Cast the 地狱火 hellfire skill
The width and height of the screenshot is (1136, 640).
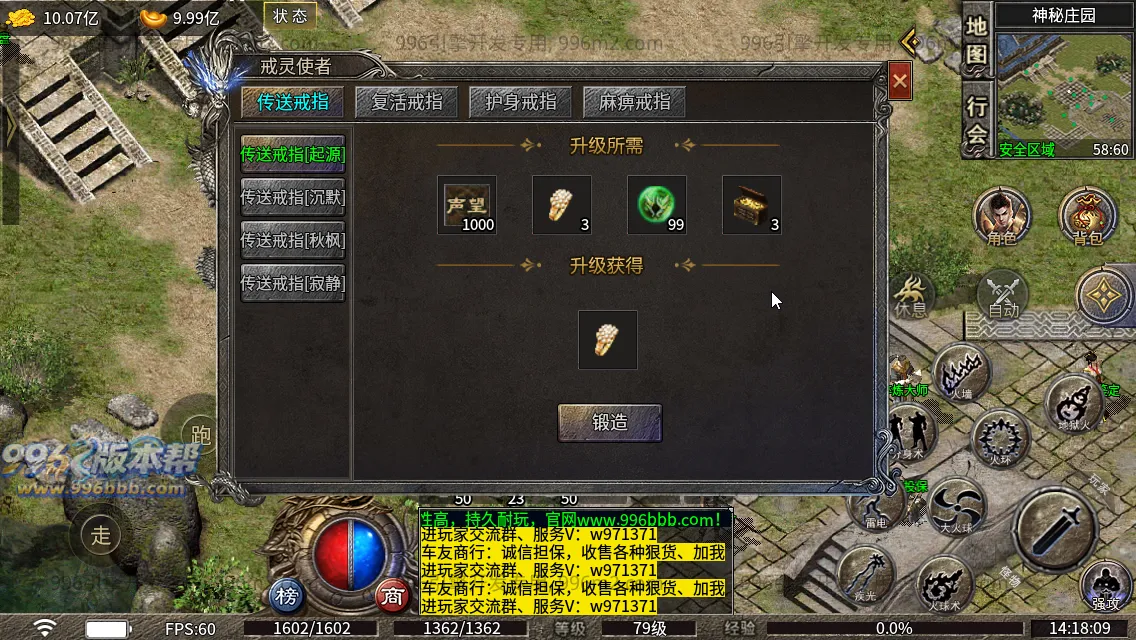click(x=1073, y=403)
